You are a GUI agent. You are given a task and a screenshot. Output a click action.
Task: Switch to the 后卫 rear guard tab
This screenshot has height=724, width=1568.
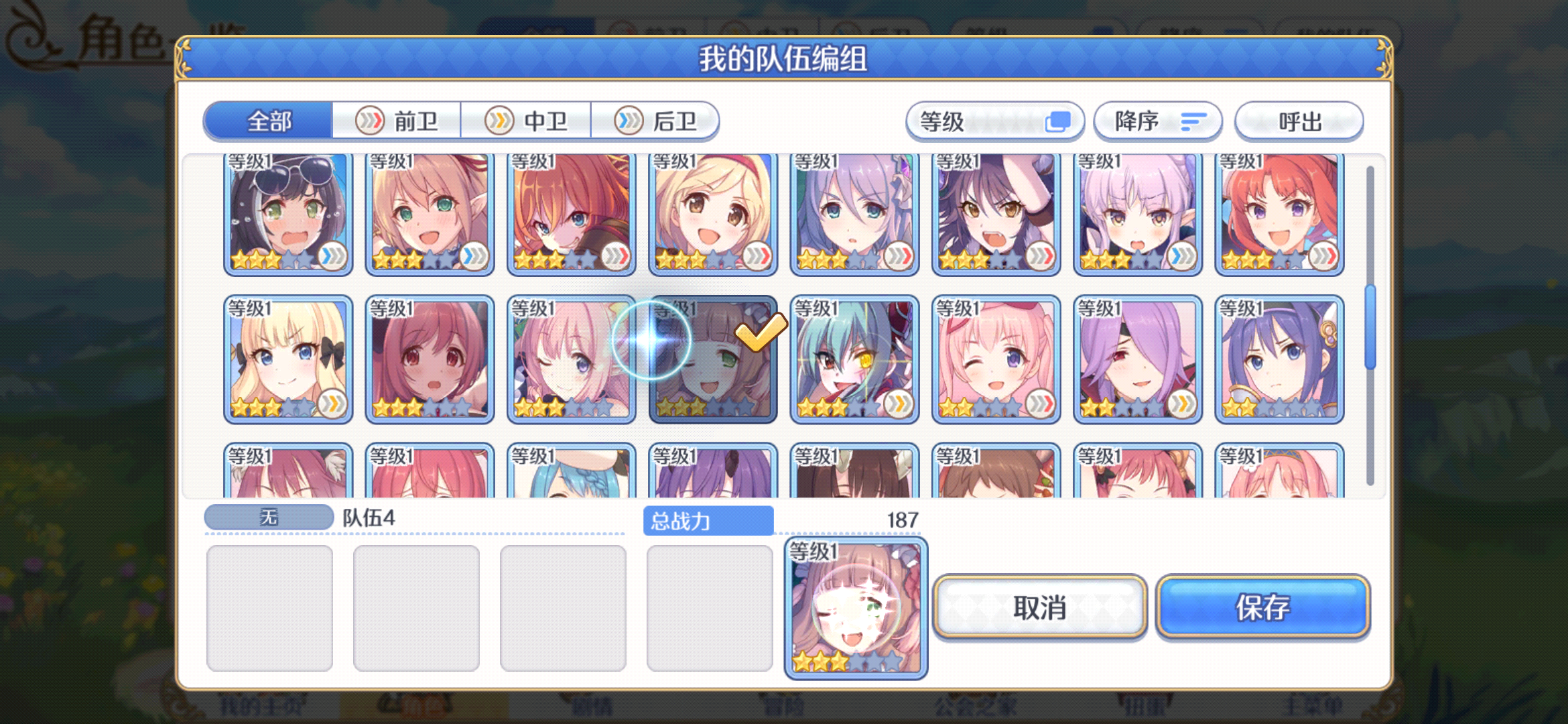click(x=655, y=120)
